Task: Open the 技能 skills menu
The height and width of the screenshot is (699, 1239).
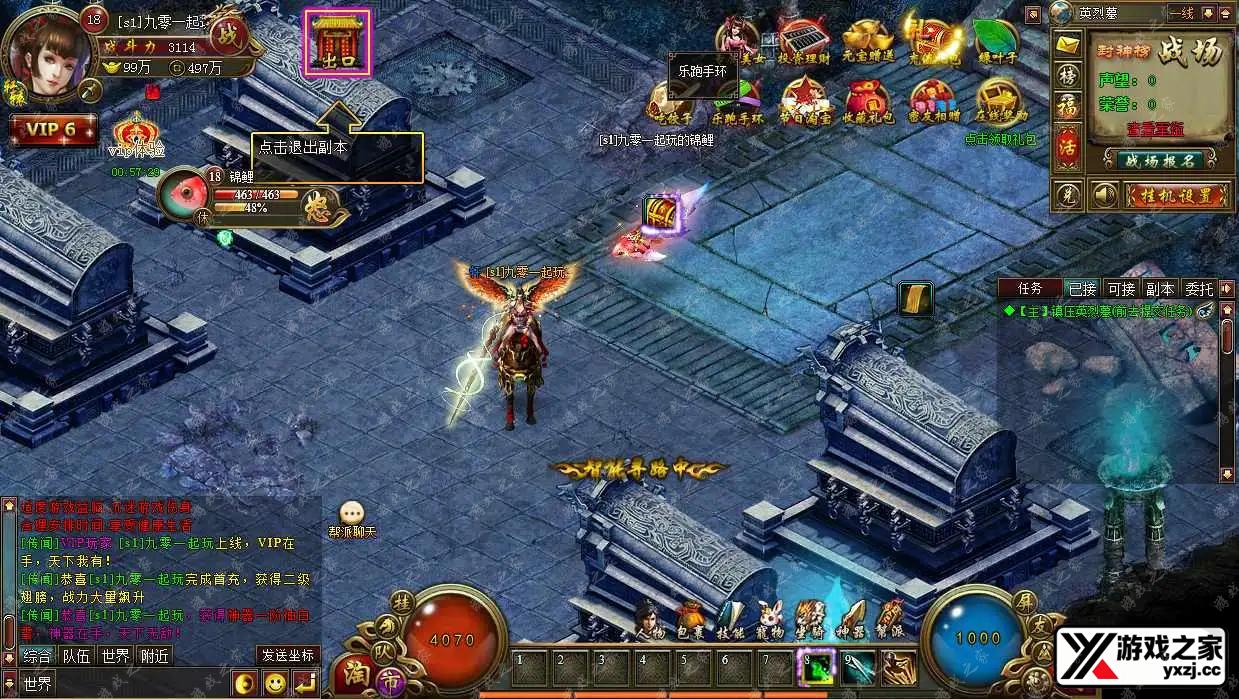Action: (x=730, y=620)
